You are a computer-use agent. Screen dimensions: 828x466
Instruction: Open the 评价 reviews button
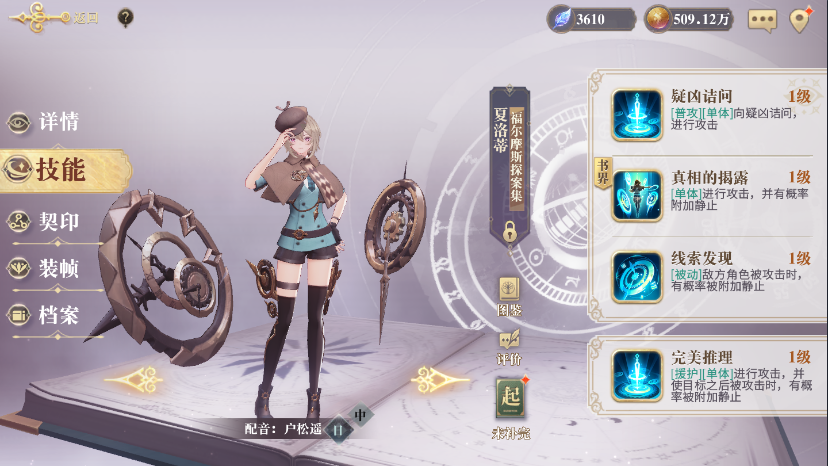(509, 343)
